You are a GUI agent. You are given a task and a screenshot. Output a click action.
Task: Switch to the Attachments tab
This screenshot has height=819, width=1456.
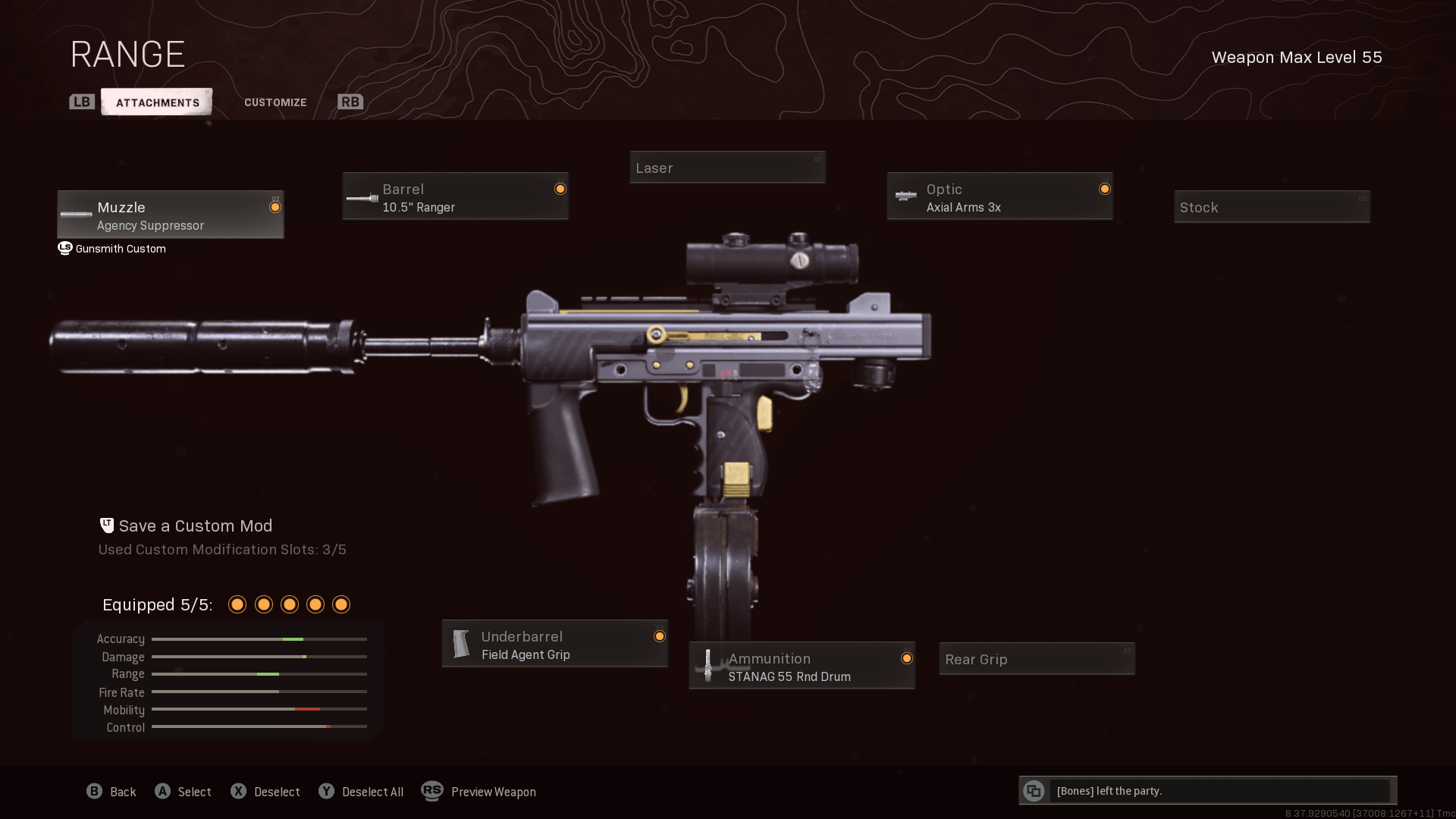coord(157,102)
